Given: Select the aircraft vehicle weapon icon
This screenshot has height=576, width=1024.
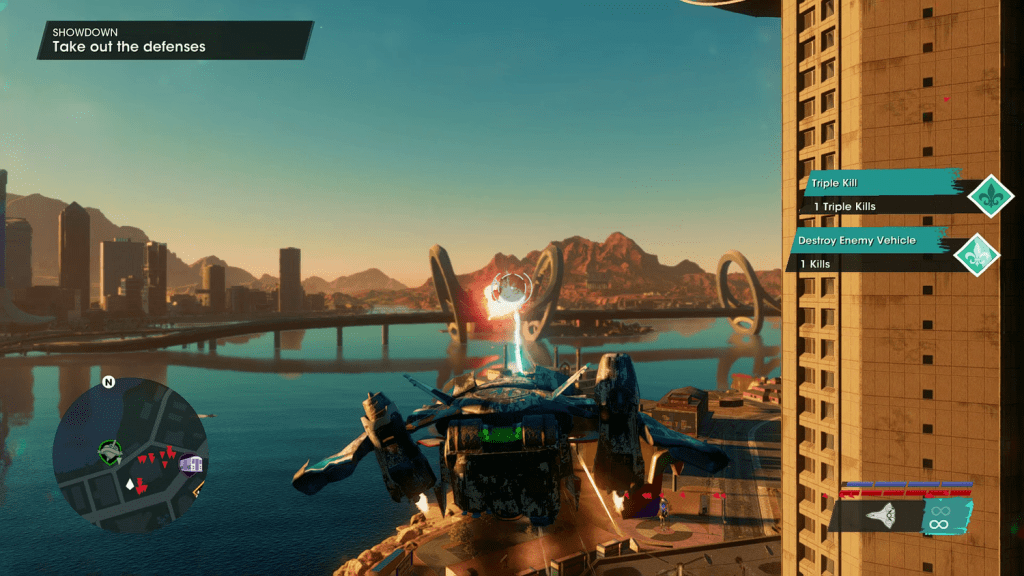Looking at the screenshot, I should (880, 516).
